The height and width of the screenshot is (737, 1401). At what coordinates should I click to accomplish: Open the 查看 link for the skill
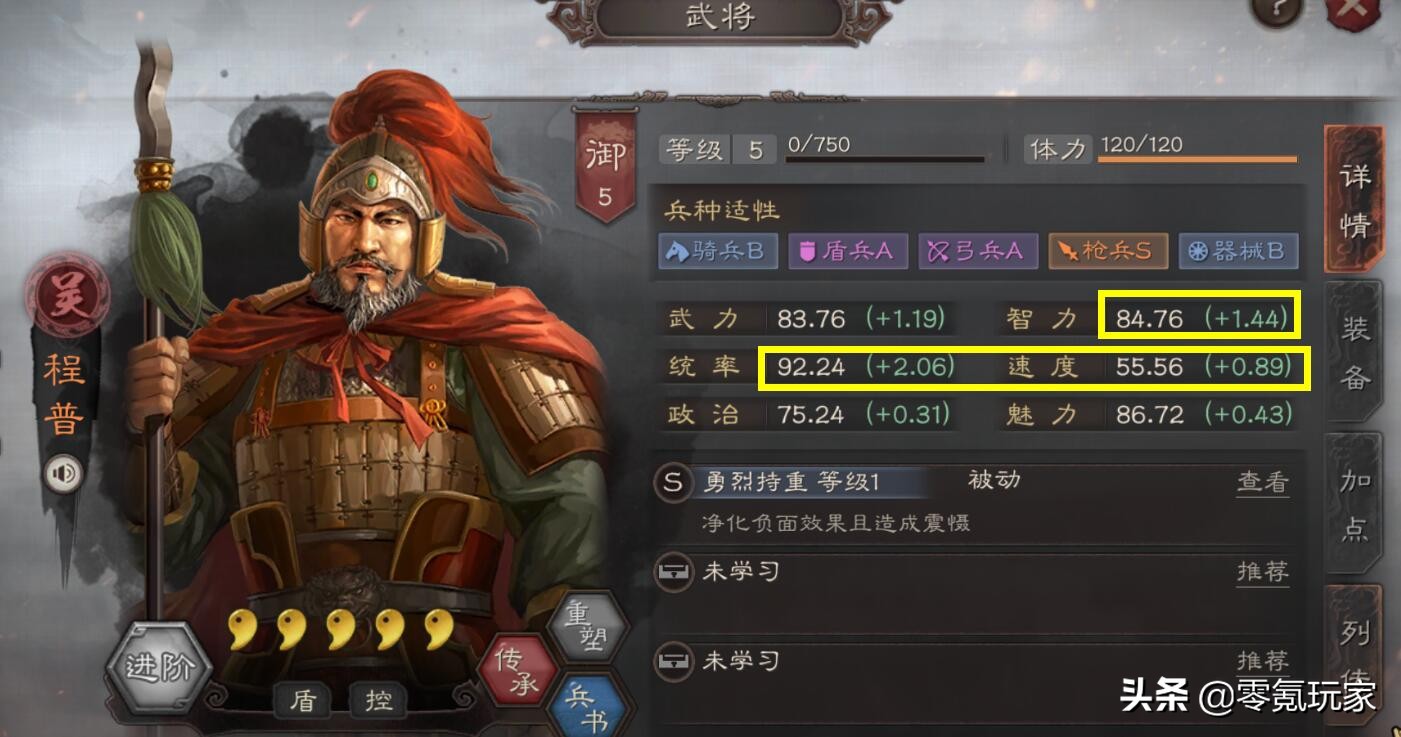pos(1262,480)
